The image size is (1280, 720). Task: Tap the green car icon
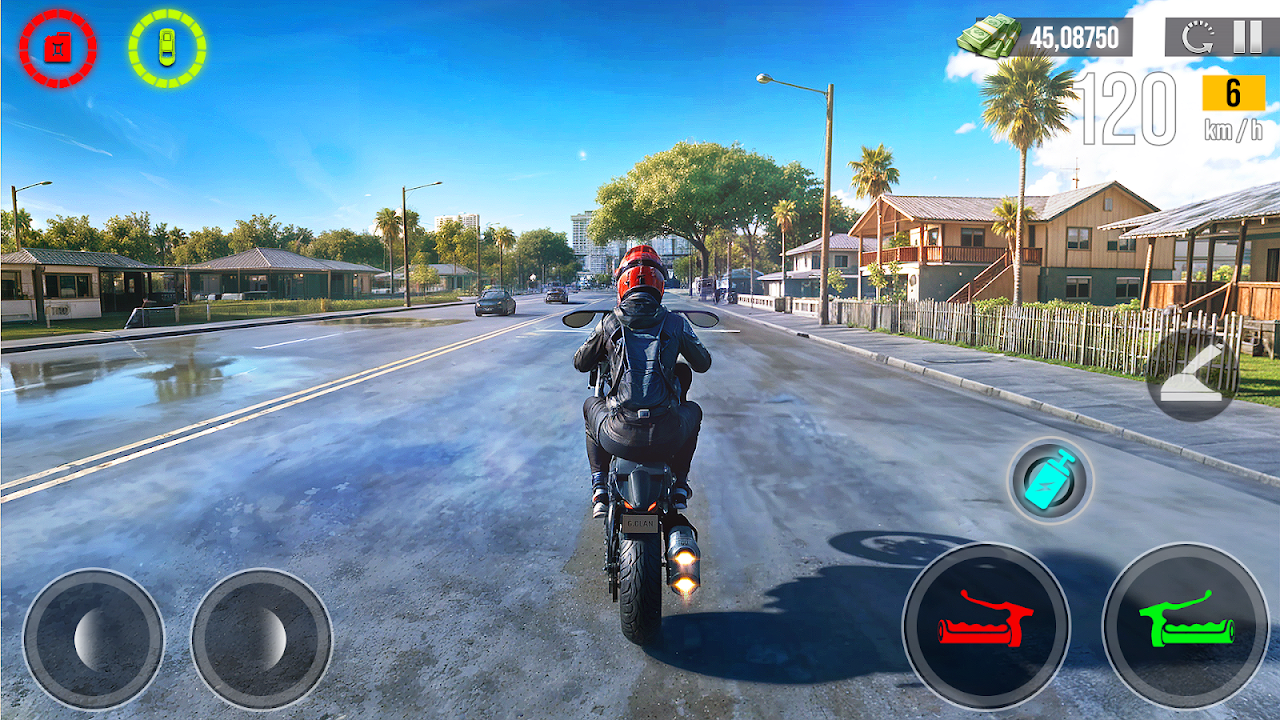pyautogui.click(x=167, y=48)
